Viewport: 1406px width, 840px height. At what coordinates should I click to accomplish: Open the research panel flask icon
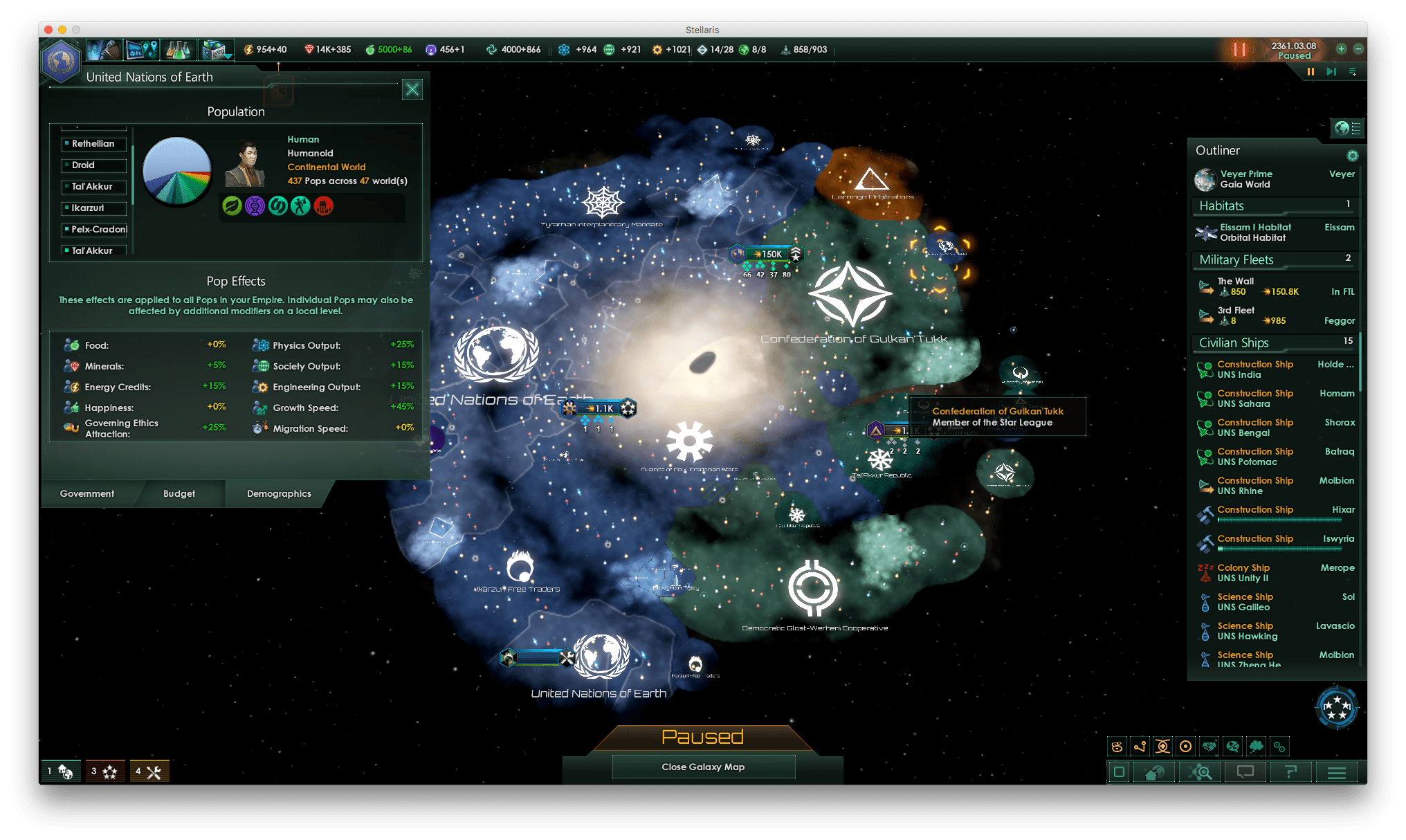point(178,49)
